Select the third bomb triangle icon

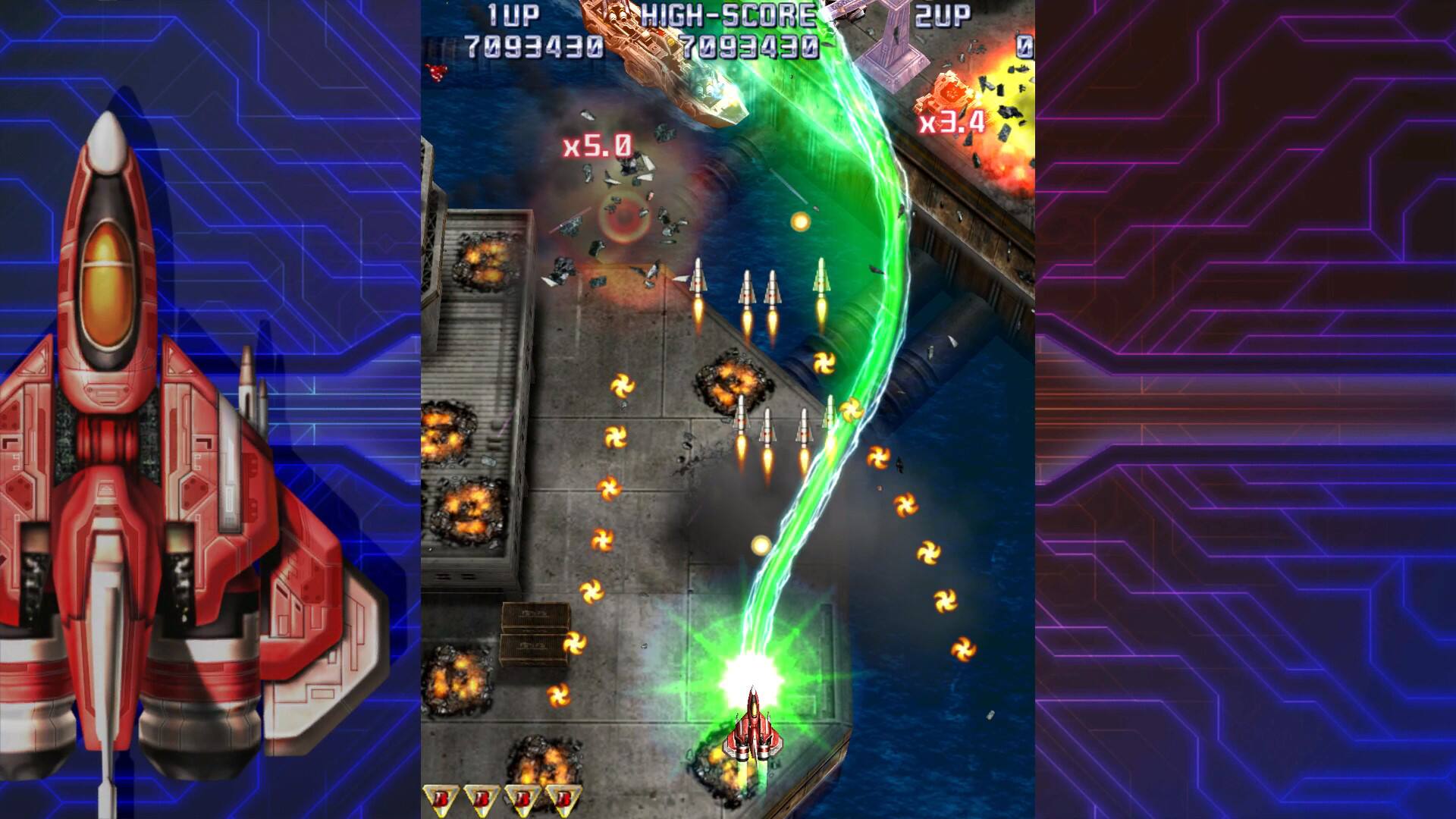(x=523, y=796)
